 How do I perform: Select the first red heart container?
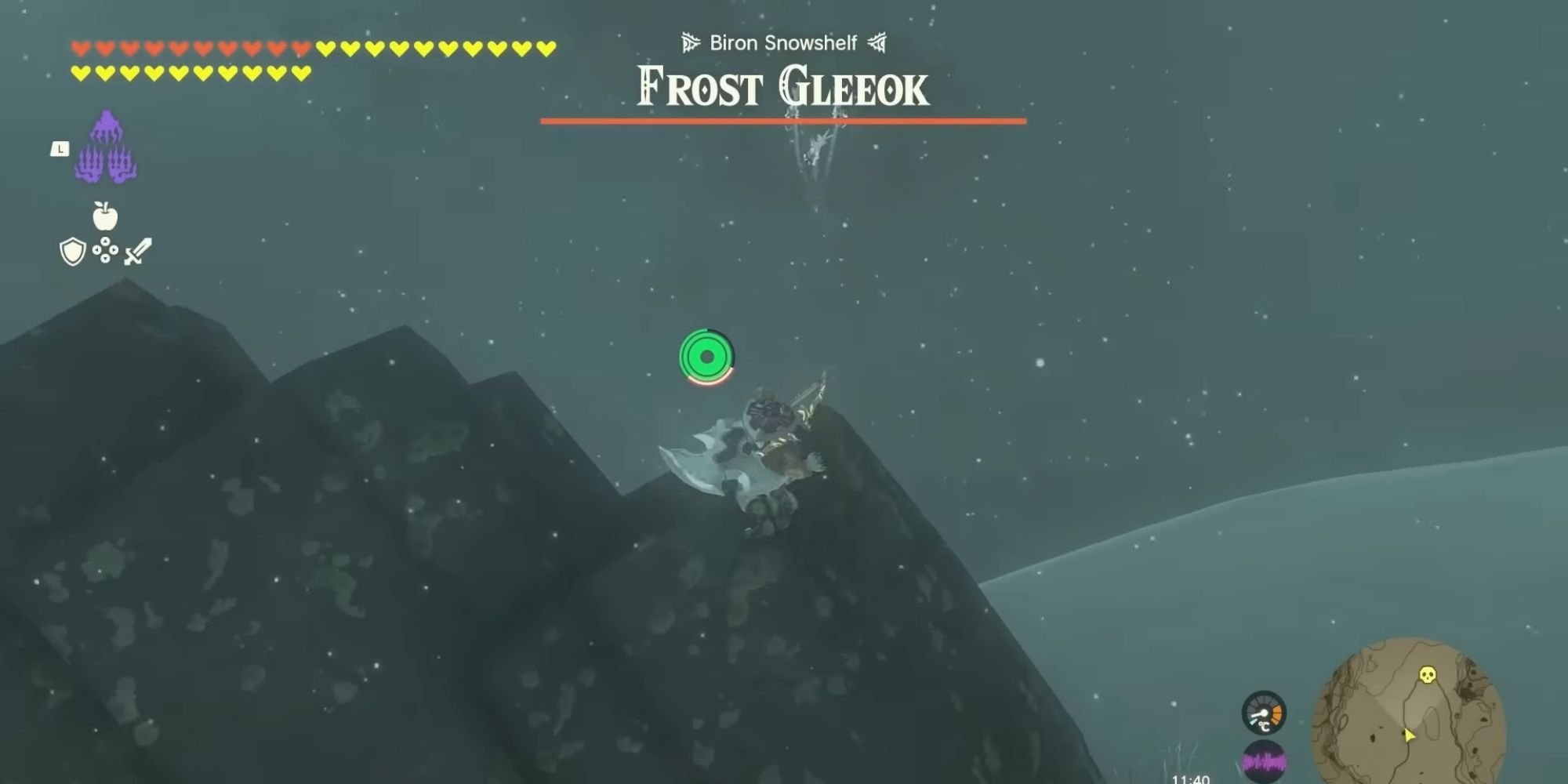pos(78,47)
